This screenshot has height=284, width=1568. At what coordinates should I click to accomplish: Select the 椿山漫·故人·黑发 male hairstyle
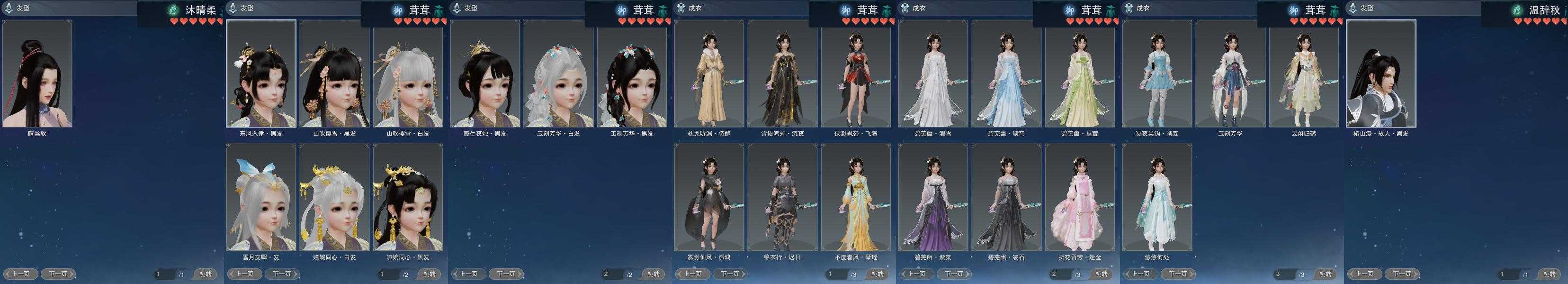[x=1380, y=74]
